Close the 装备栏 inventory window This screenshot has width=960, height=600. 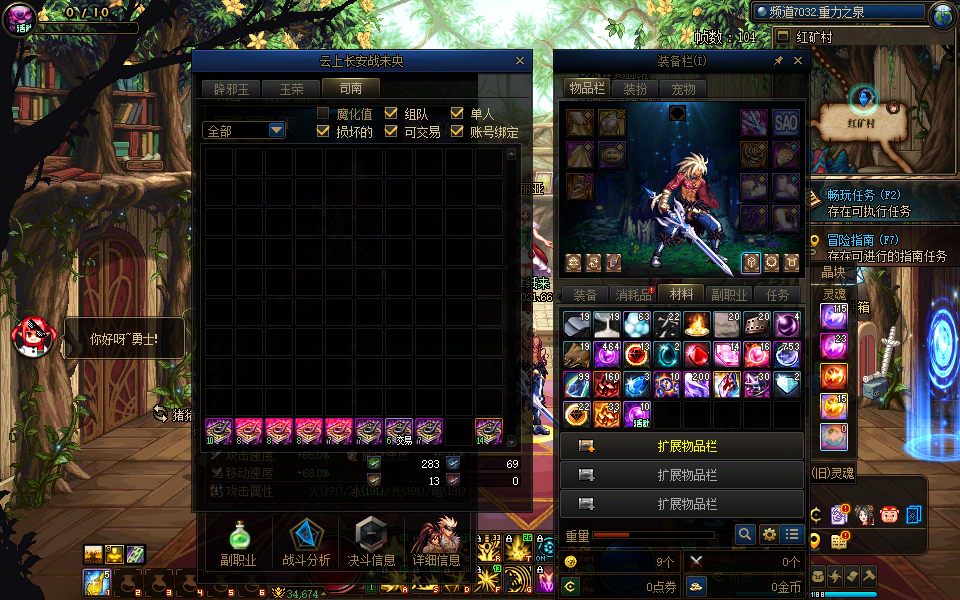click(798, 61)
